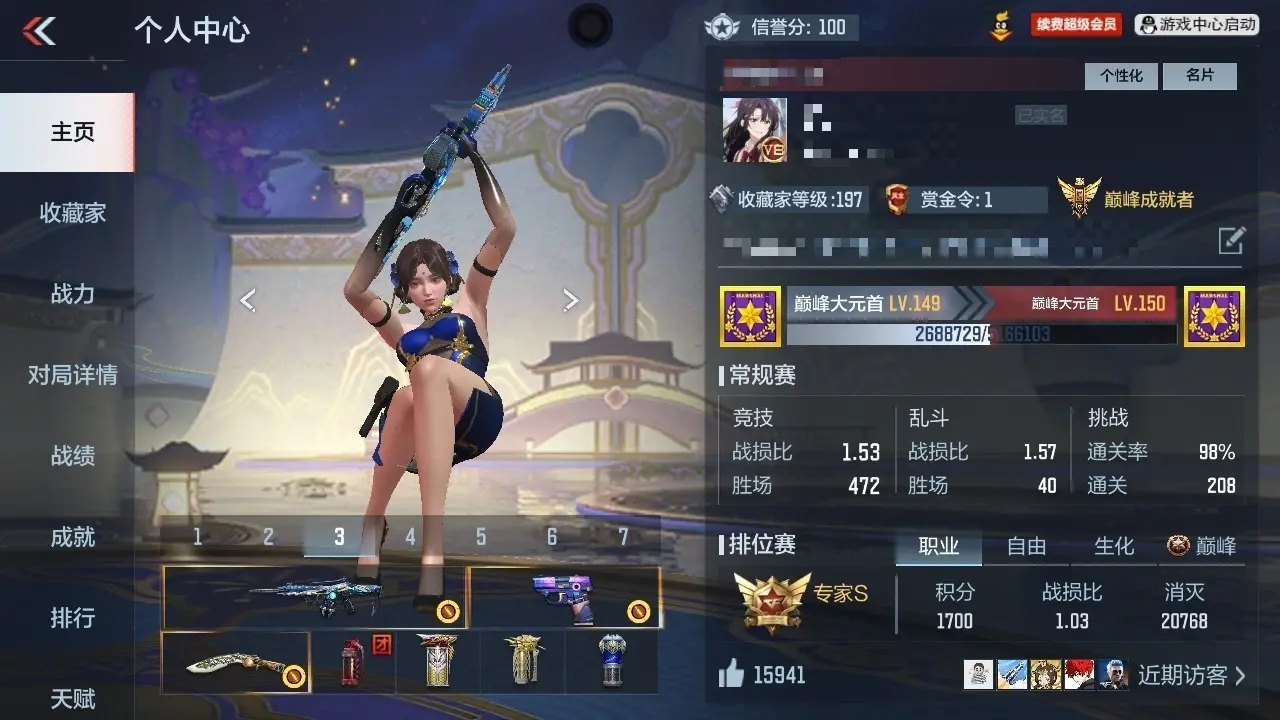Show next character with right arrow
The height and width of the screenshot is (720, 1280).
pyautogui.click(x=570, y=299)
